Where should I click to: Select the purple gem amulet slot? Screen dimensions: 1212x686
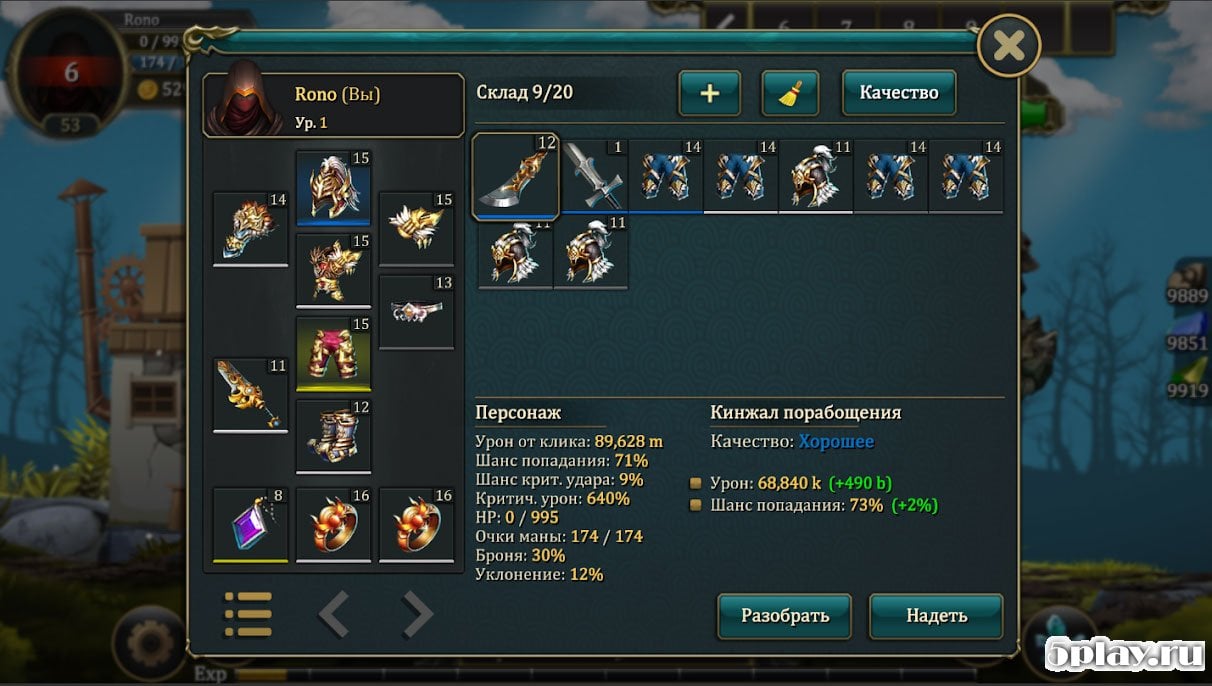250,523
